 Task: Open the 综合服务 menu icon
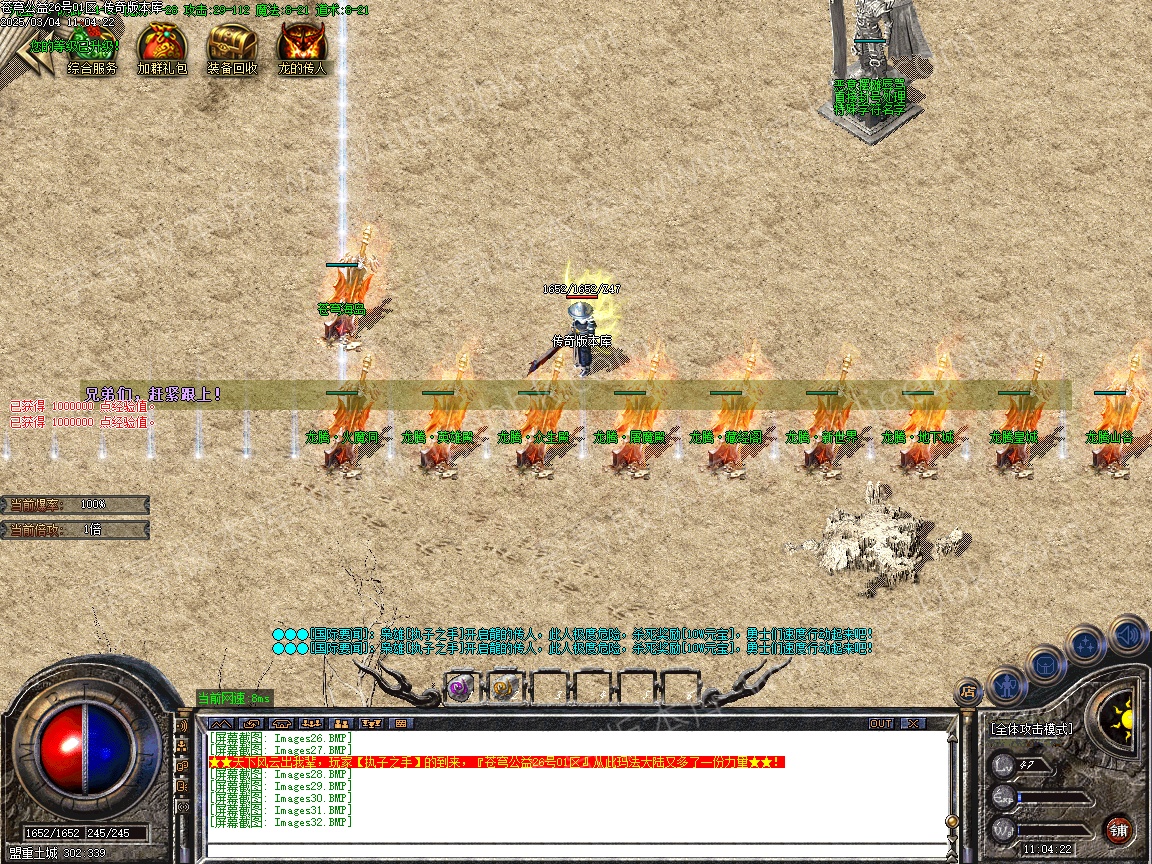92,45
